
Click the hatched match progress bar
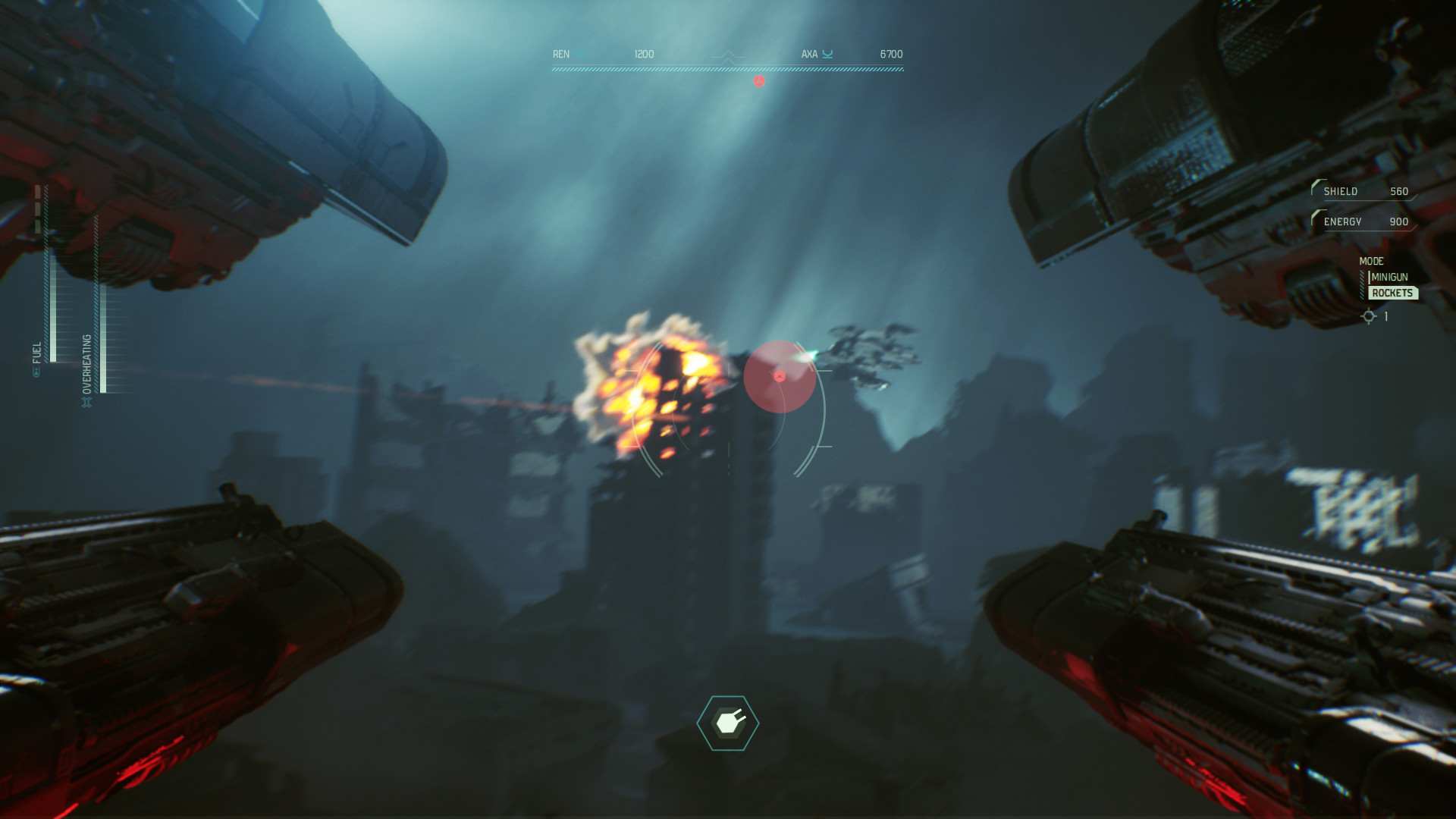coord(728,68)
